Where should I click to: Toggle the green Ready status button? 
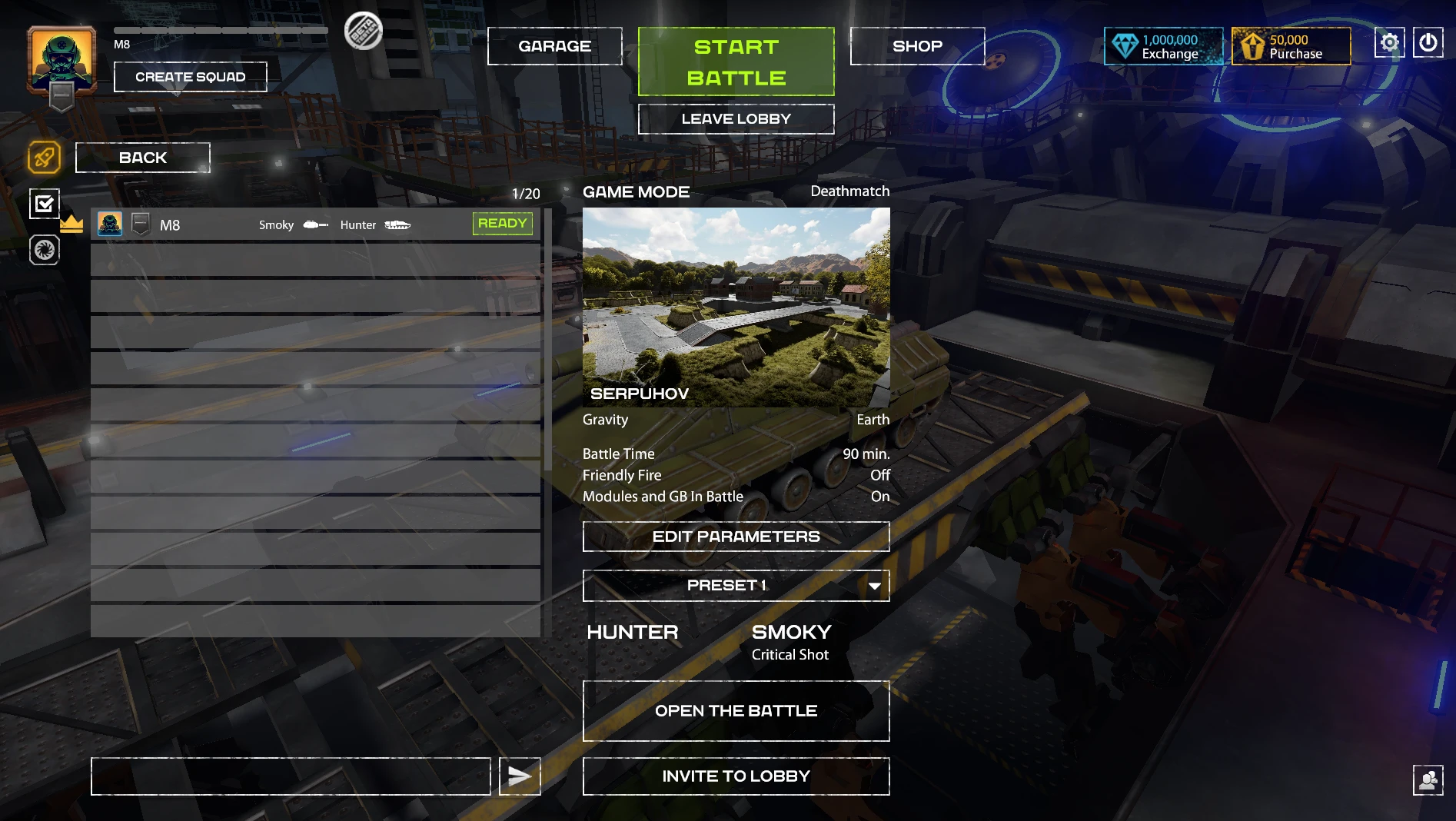502,224
